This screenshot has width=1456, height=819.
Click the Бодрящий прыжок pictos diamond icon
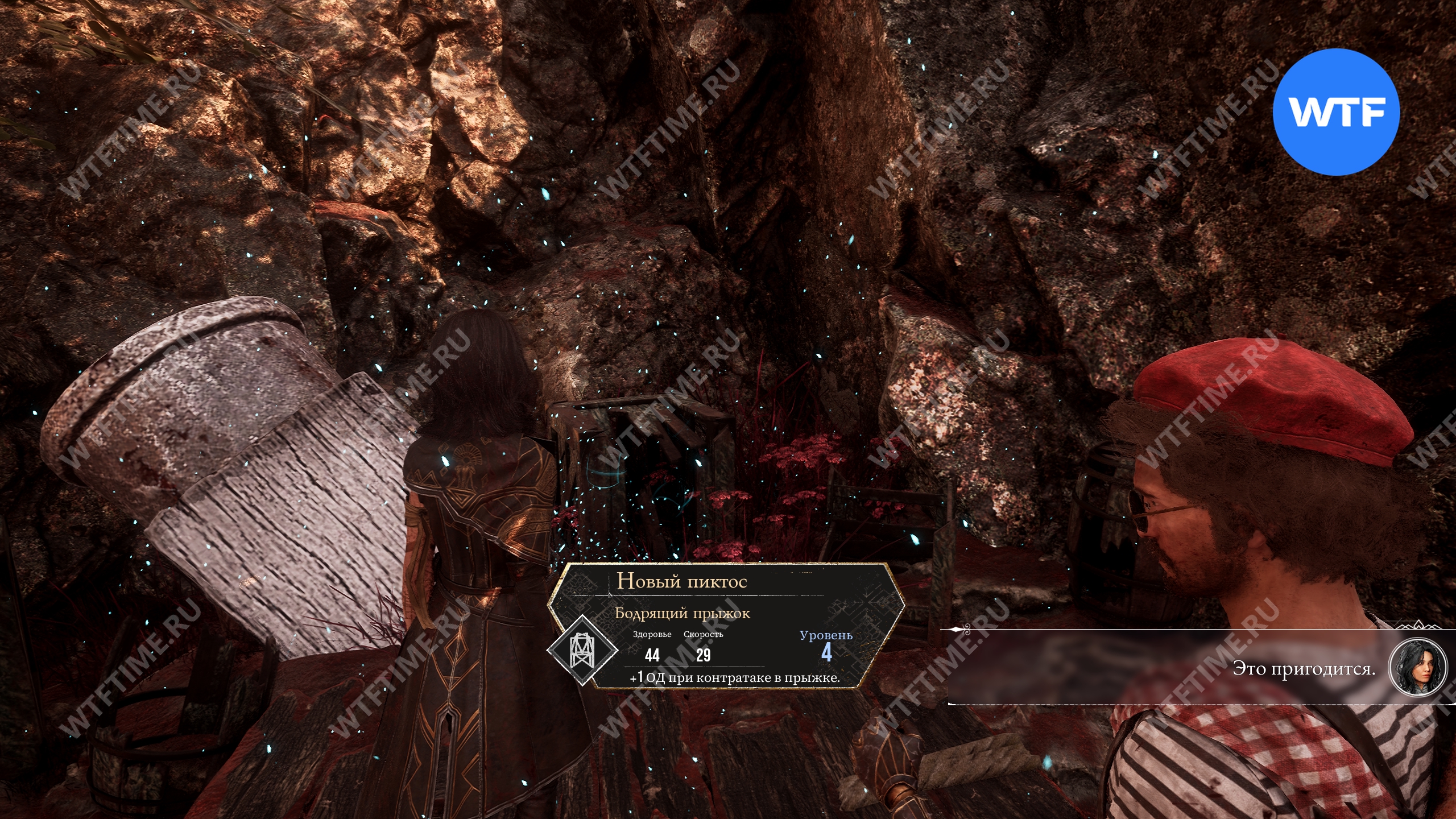582,651
